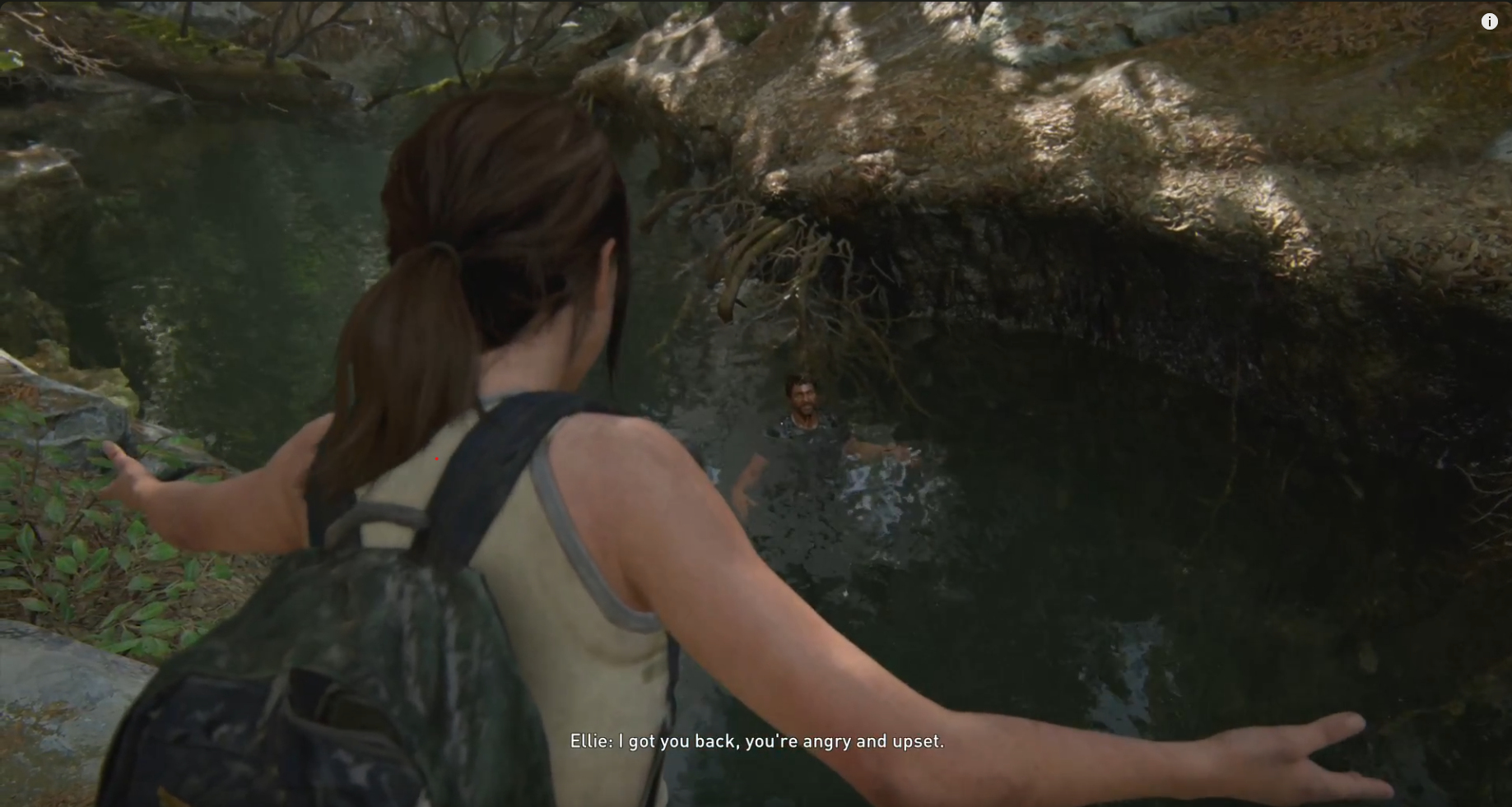Open the video info card icon
This screenshot has width=1512, height=807.
[x=1489, y=22]
